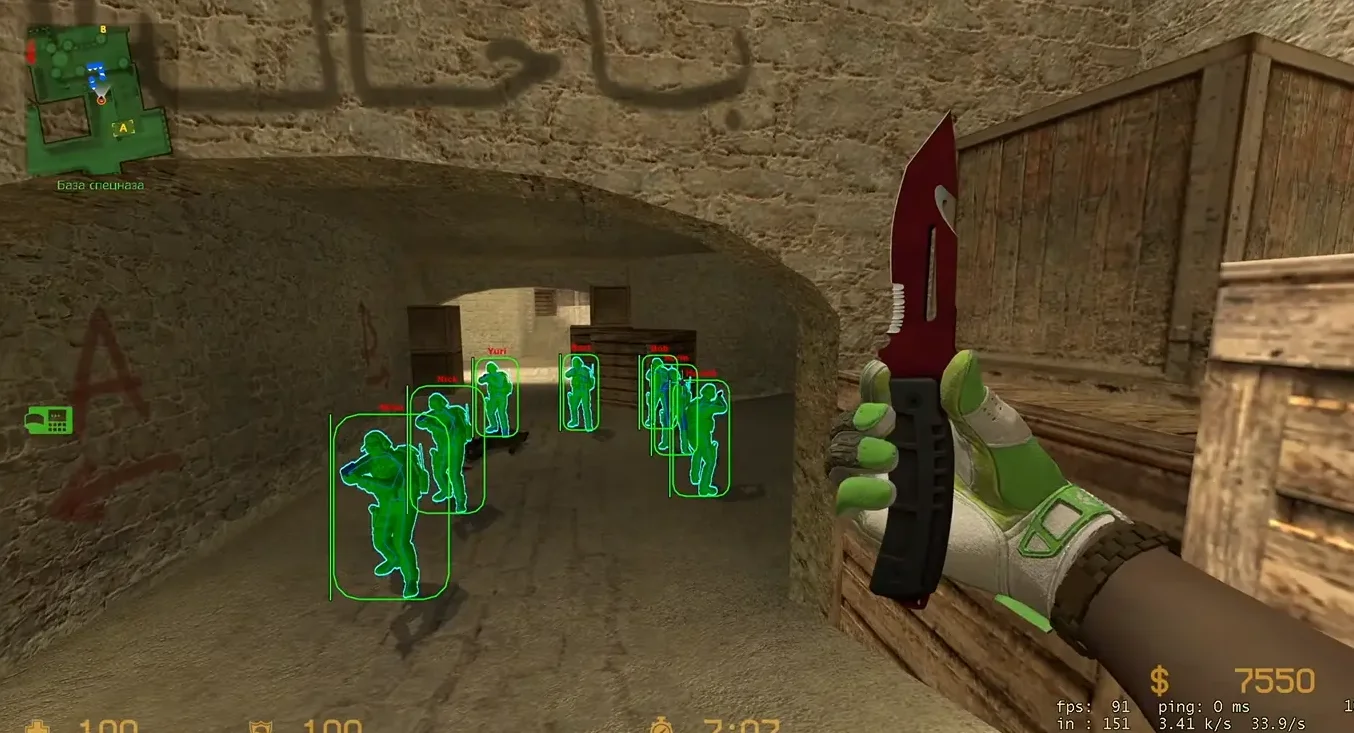The image size is (1354, 733).
Task: Select bomb site B marker on the radar
Action: click(103, 31)
